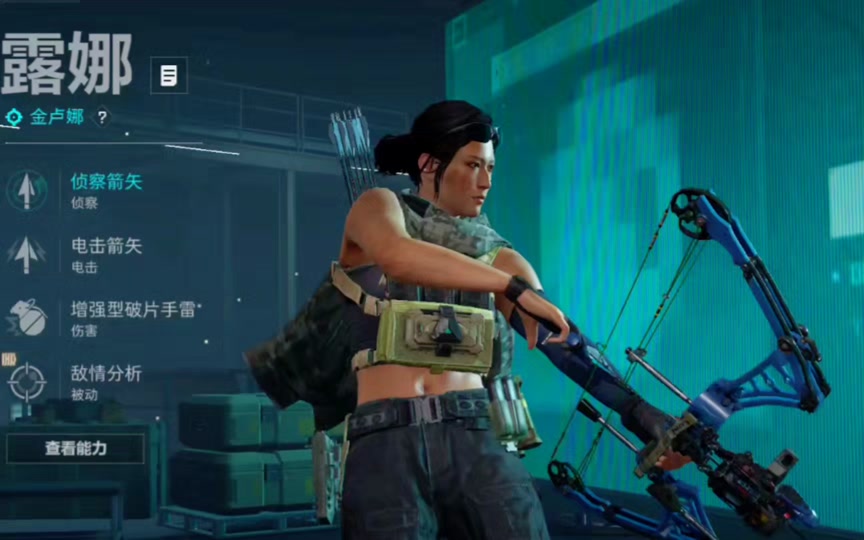Select the 侦察箭矢 ability
The height and width of the screenshot is (540, 864).
106,189
